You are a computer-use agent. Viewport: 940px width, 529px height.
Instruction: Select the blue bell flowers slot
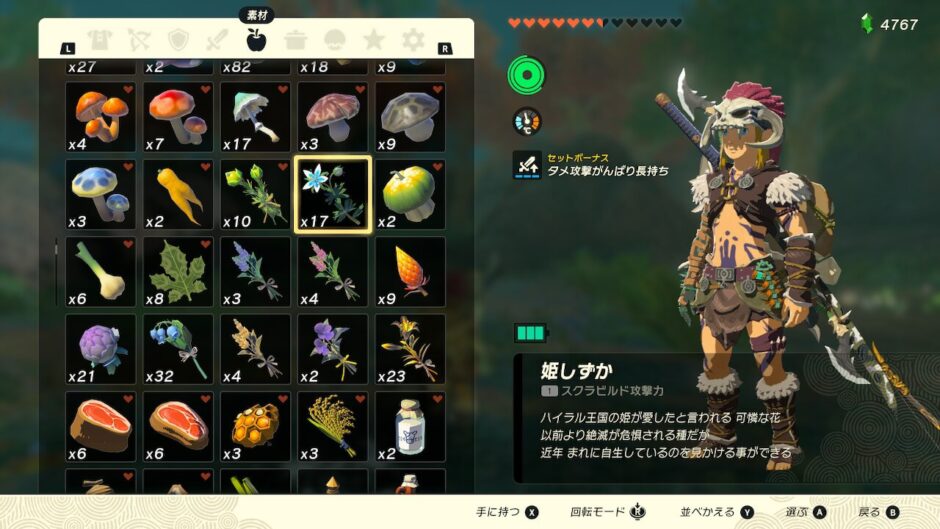click(x=178, y=349)
